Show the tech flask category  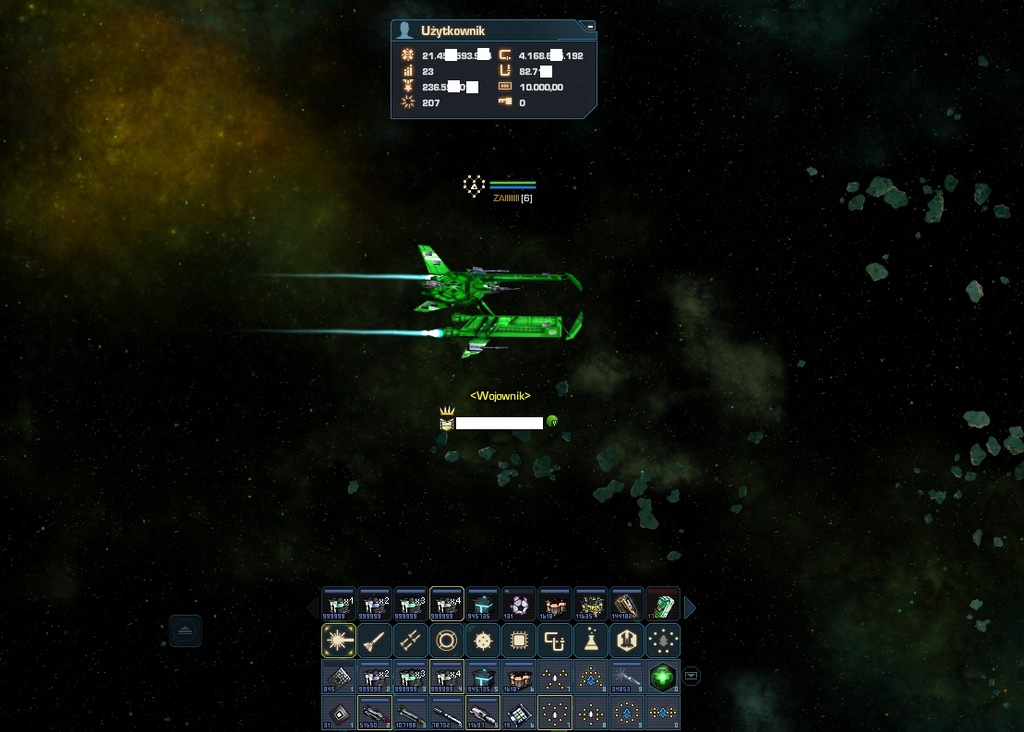(590, 640)
